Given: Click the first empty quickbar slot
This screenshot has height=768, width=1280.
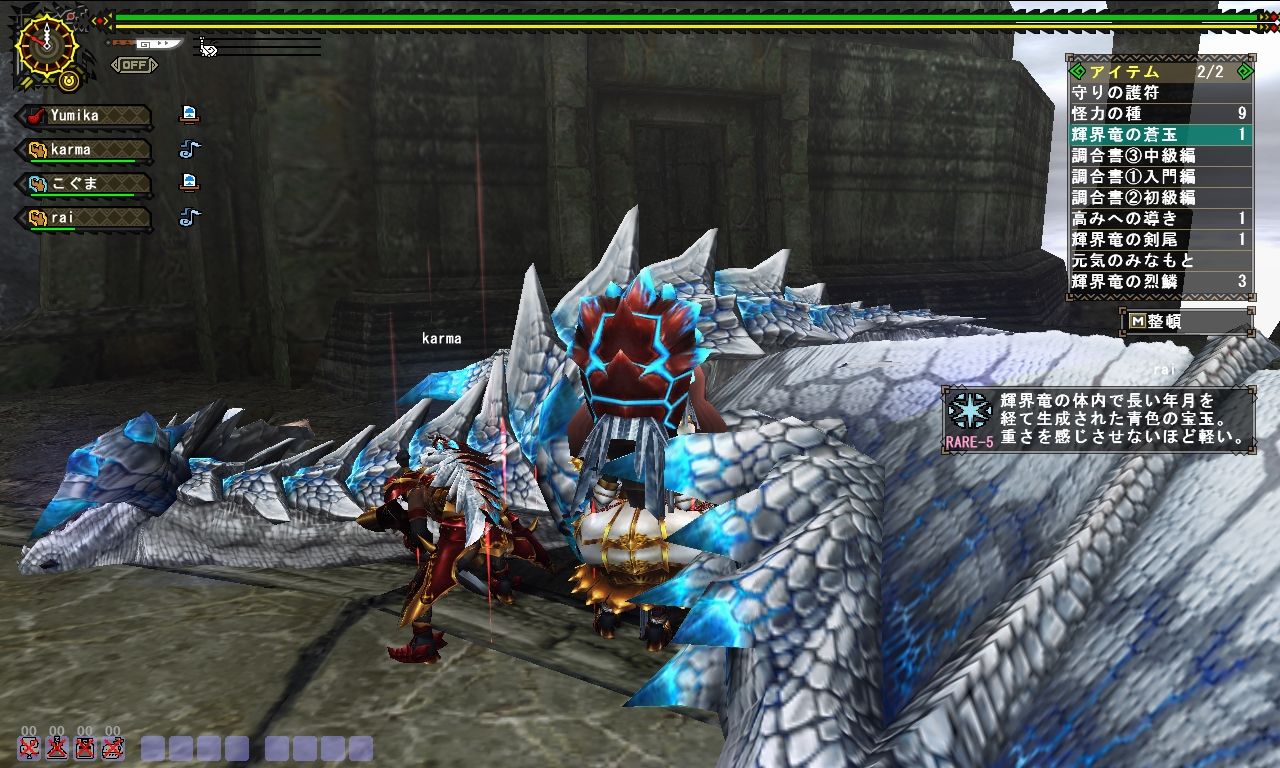Looking at the screenshot, I should [x=151, y=748].
